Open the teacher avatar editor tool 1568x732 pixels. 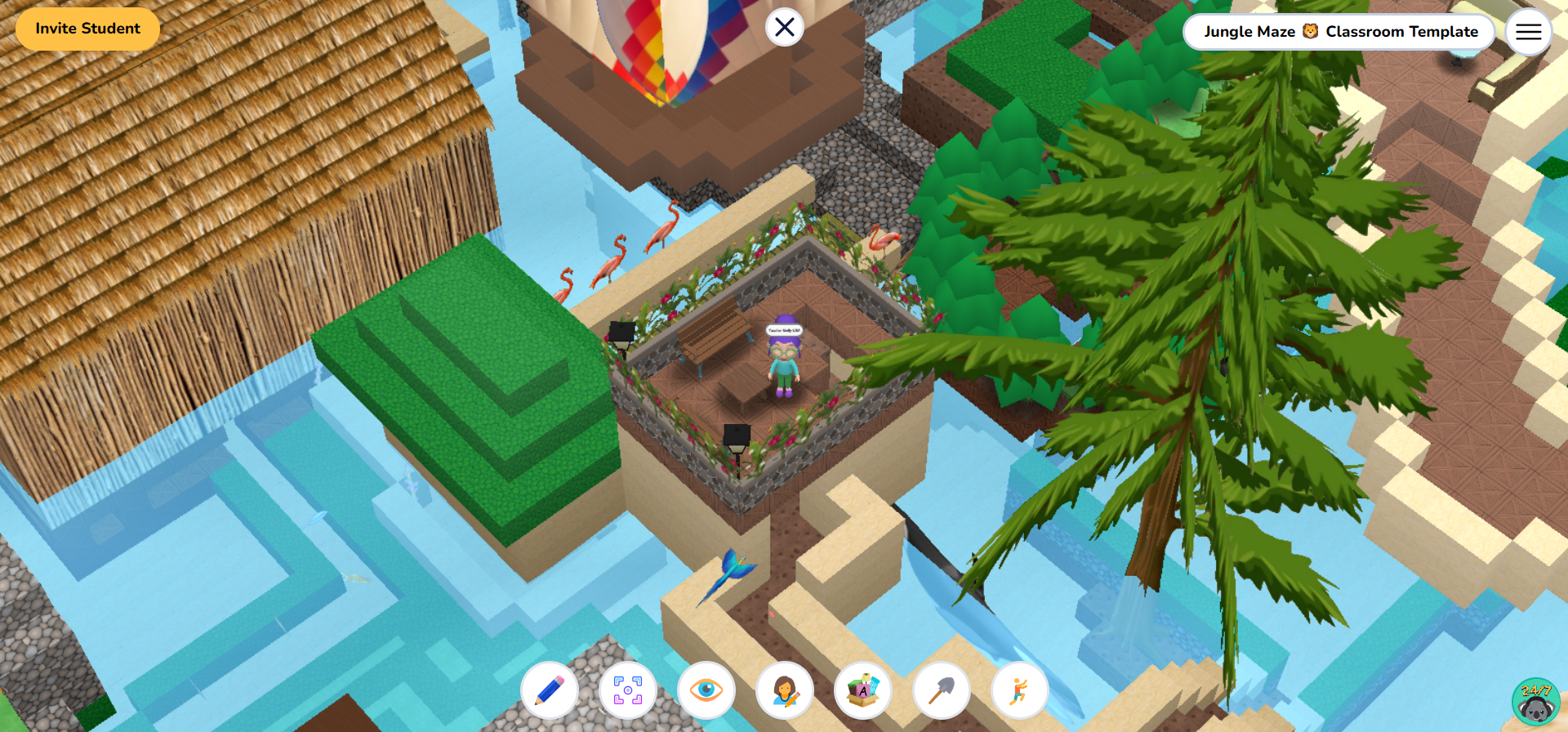[784, 690]
